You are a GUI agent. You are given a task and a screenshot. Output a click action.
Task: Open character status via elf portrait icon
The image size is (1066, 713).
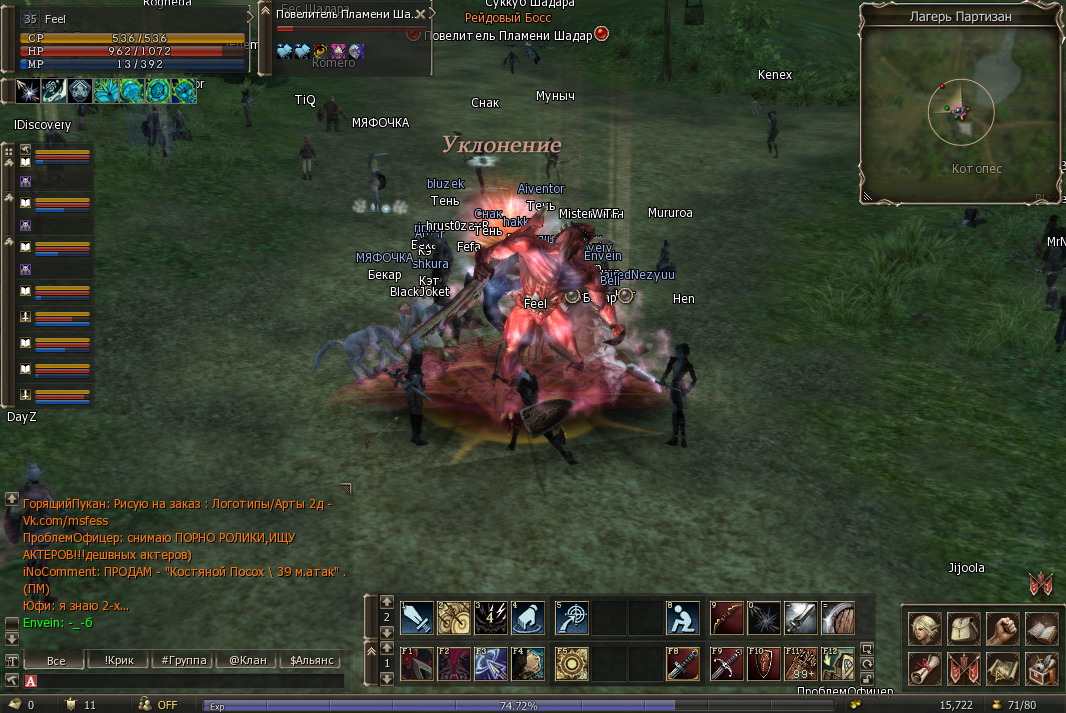925,628
